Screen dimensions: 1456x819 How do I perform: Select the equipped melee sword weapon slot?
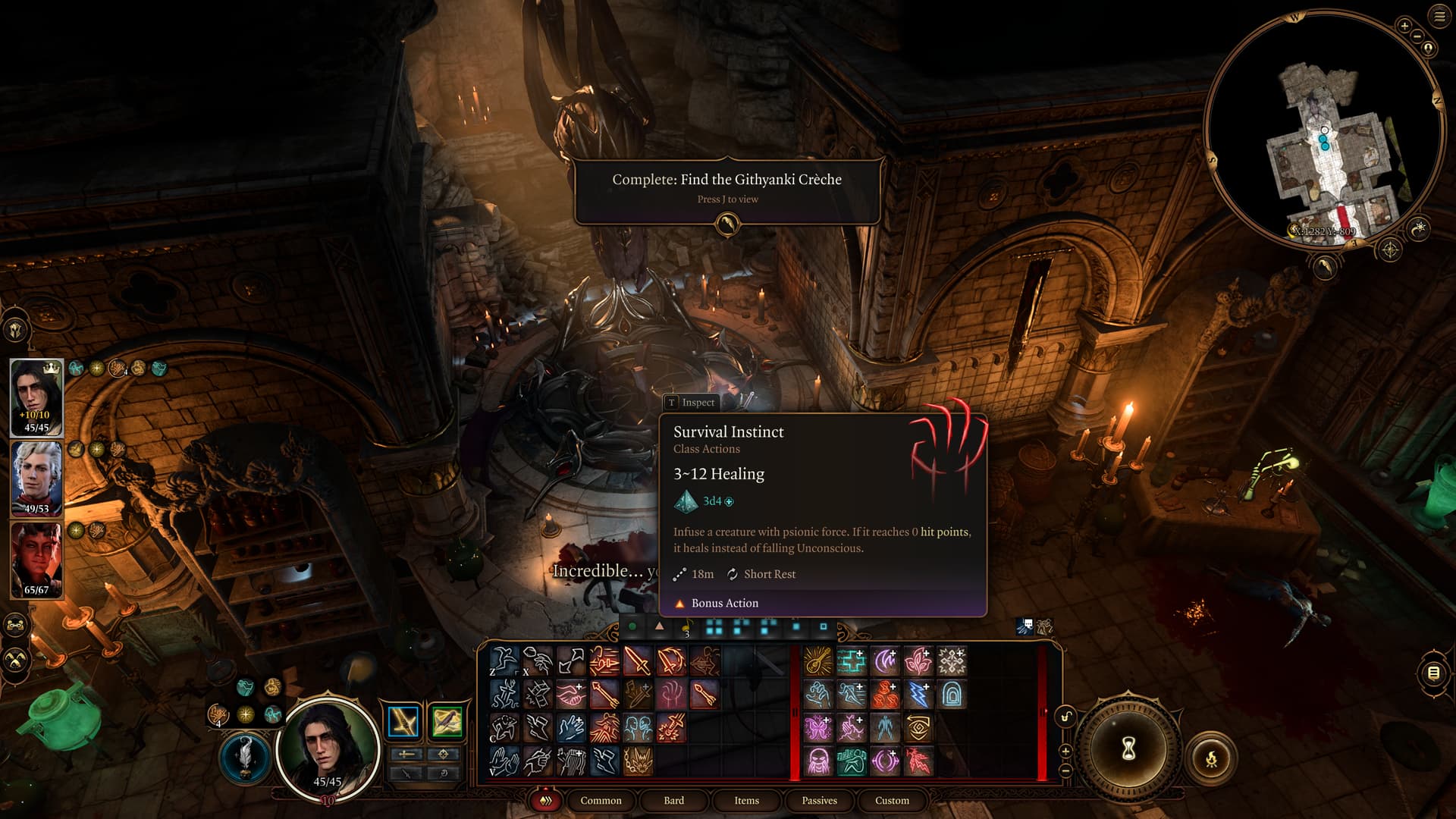(403, 721)
